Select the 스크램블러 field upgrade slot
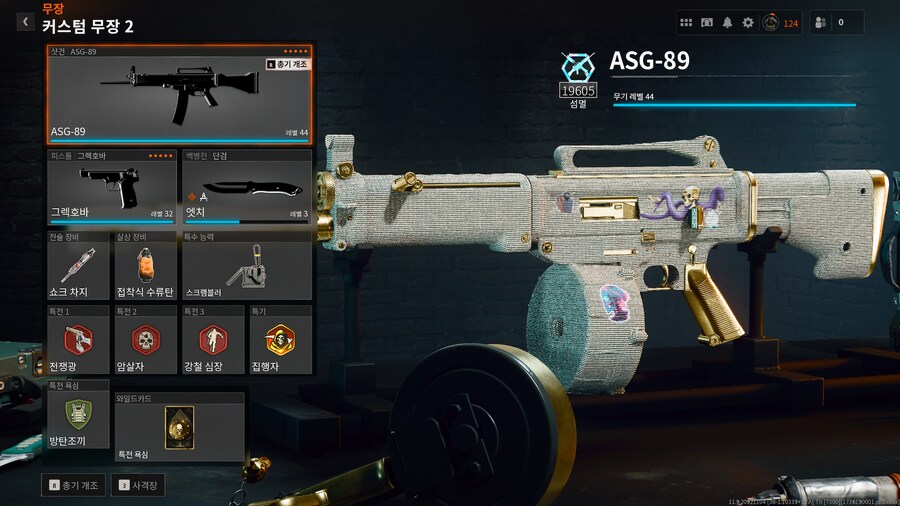Image resolution: width=900 pixels, height=506 pixels. (x=246, y=266)
